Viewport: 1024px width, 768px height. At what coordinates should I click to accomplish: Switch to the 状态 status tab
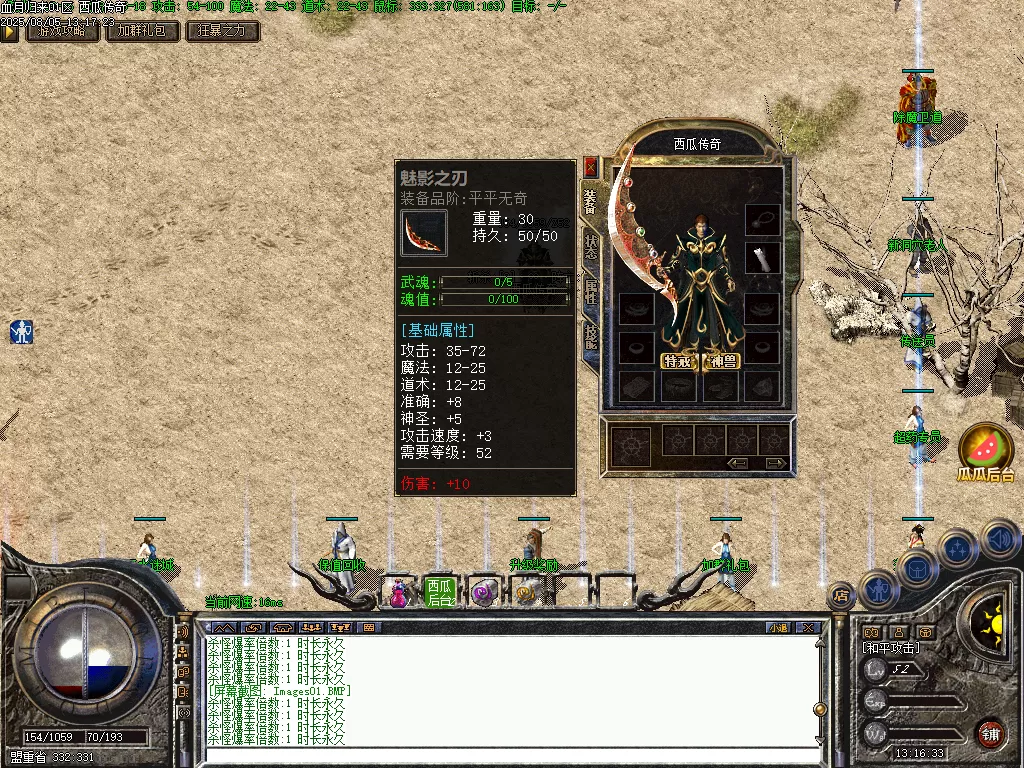tap(591, 246)
